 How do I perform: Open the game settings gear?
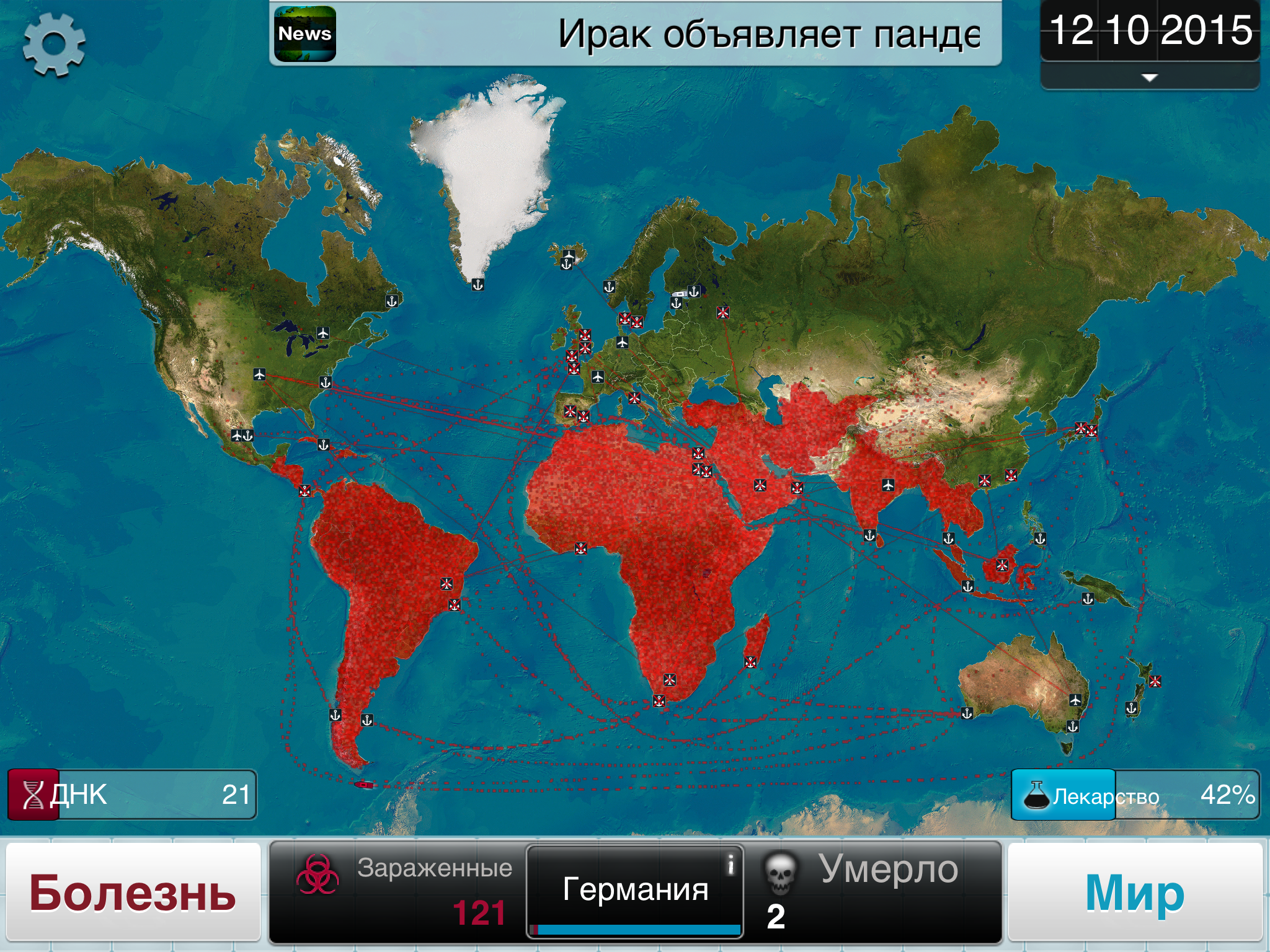55,45
